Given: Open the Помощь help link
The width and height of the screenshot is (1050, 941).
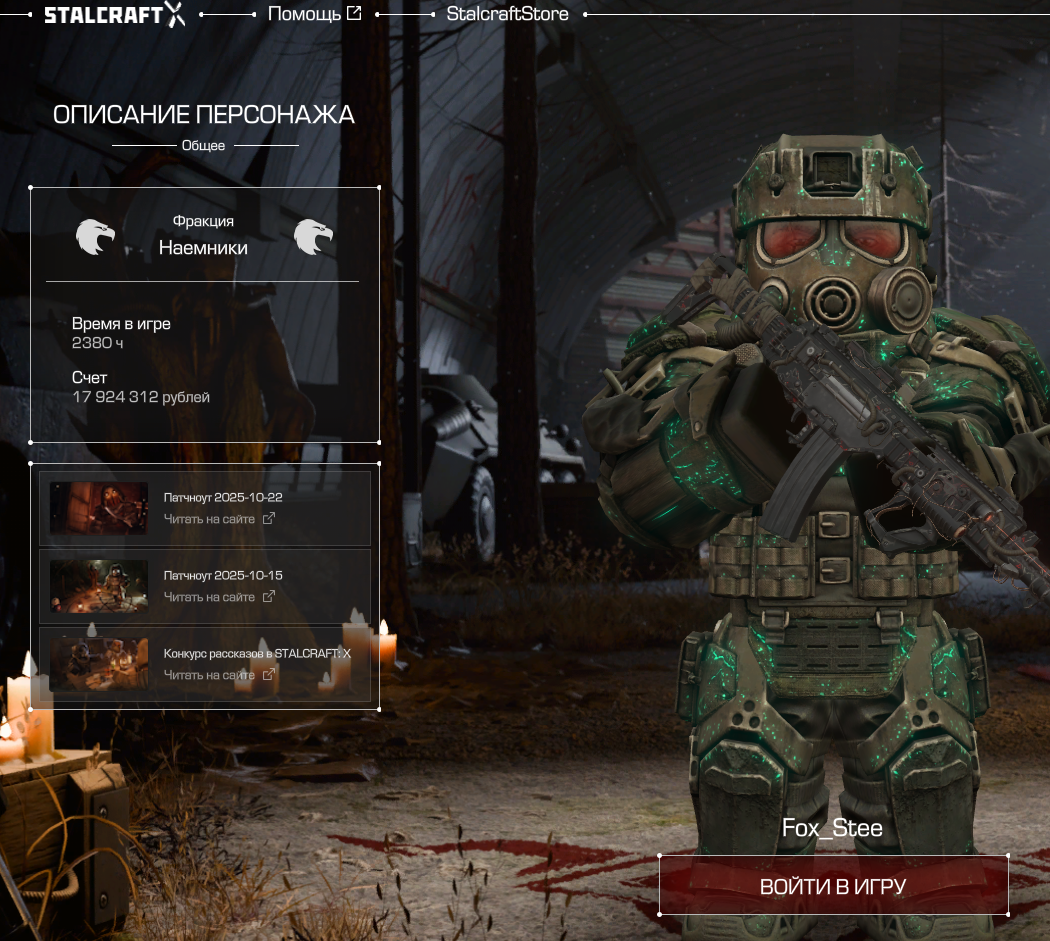Looking at the screenshot, I should (314, 14).
